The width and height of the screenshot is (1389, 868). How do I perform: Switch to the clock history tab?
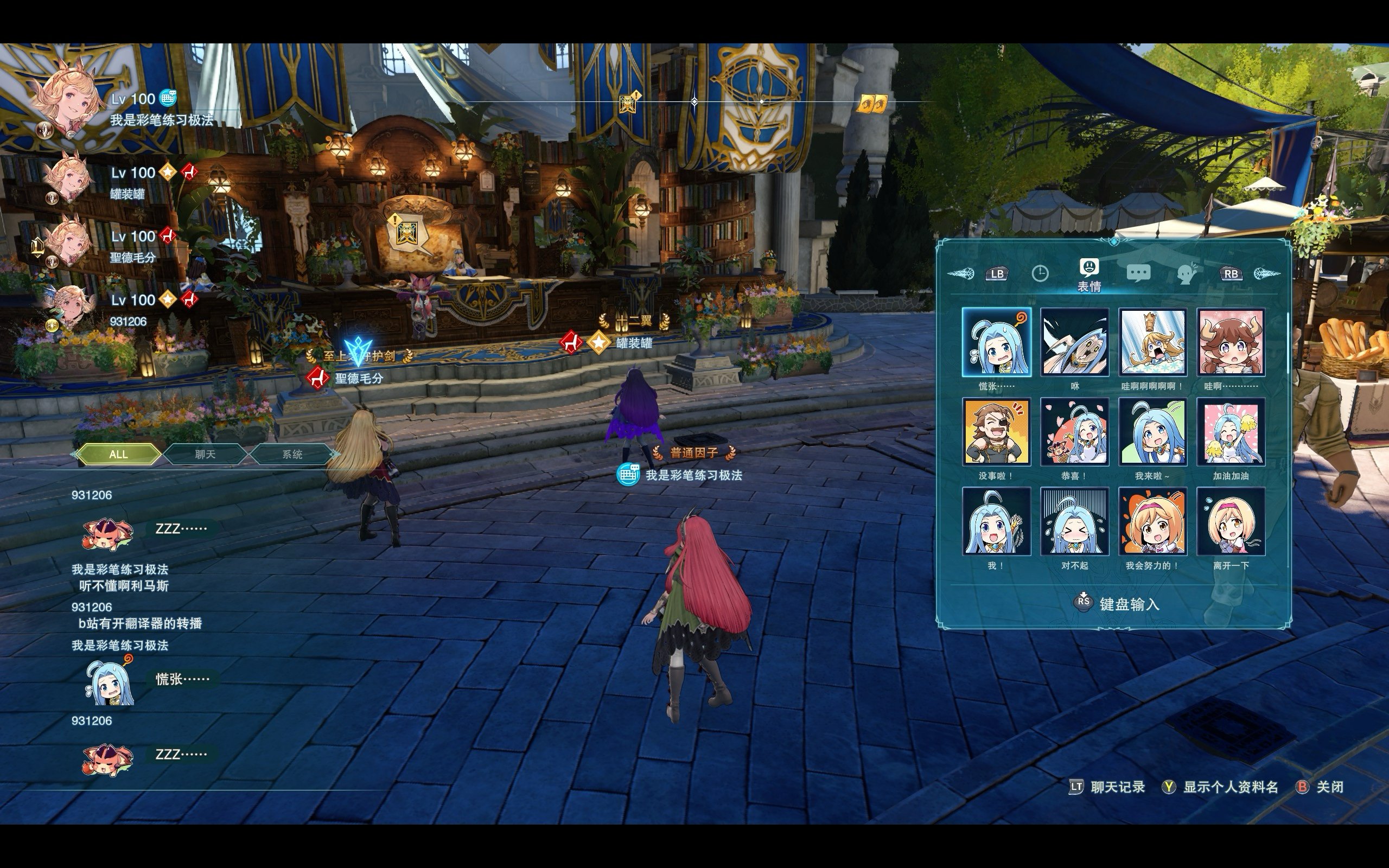(x=1040, y=273)
